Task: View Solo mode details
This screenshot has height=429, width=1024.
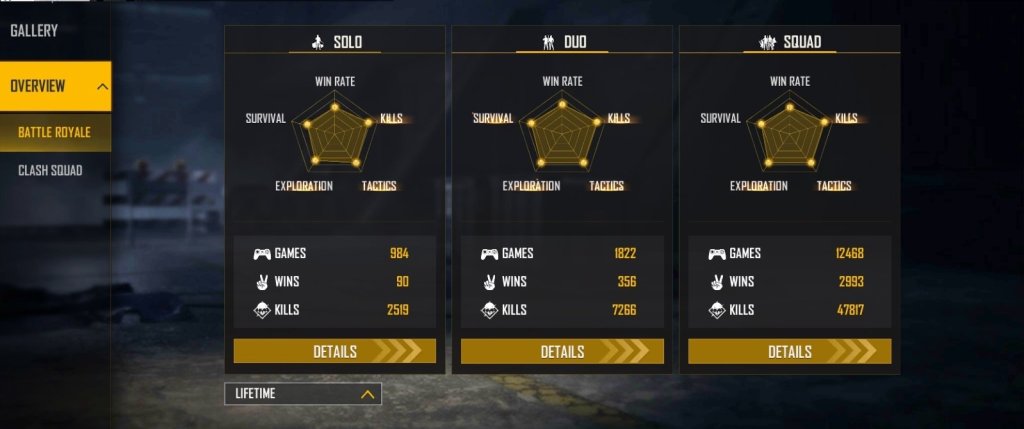Action: pos(335,351)
